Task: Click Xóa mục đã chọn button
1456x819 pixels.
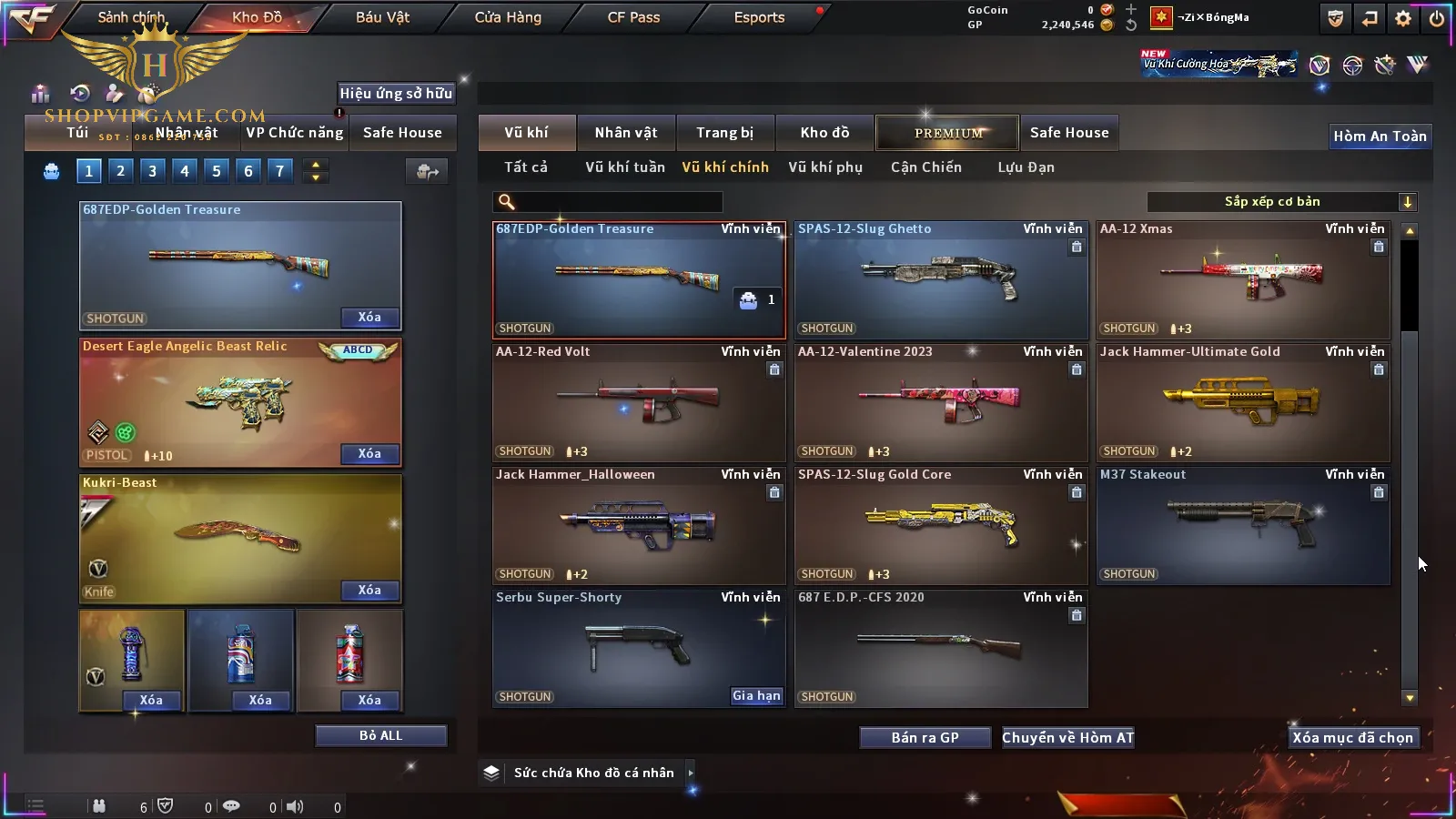Action: [x=1352, y=738]
